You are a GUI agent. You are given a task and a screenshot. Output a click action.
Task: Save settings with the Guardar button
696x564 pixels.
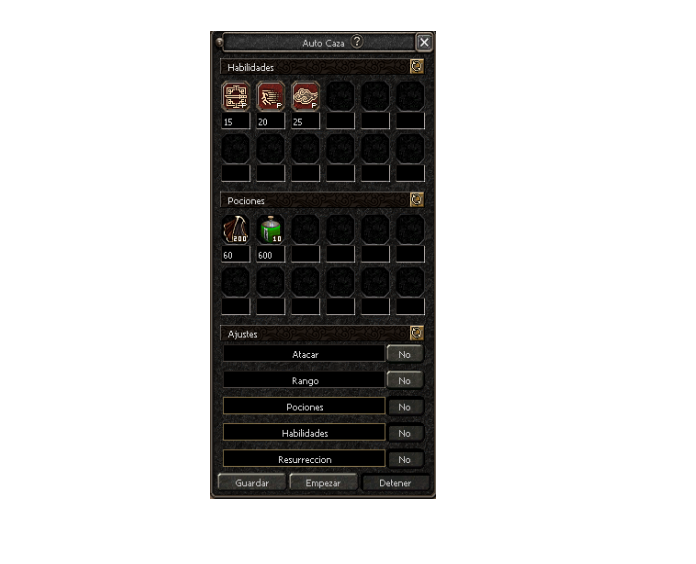click(x=252, y=483)
